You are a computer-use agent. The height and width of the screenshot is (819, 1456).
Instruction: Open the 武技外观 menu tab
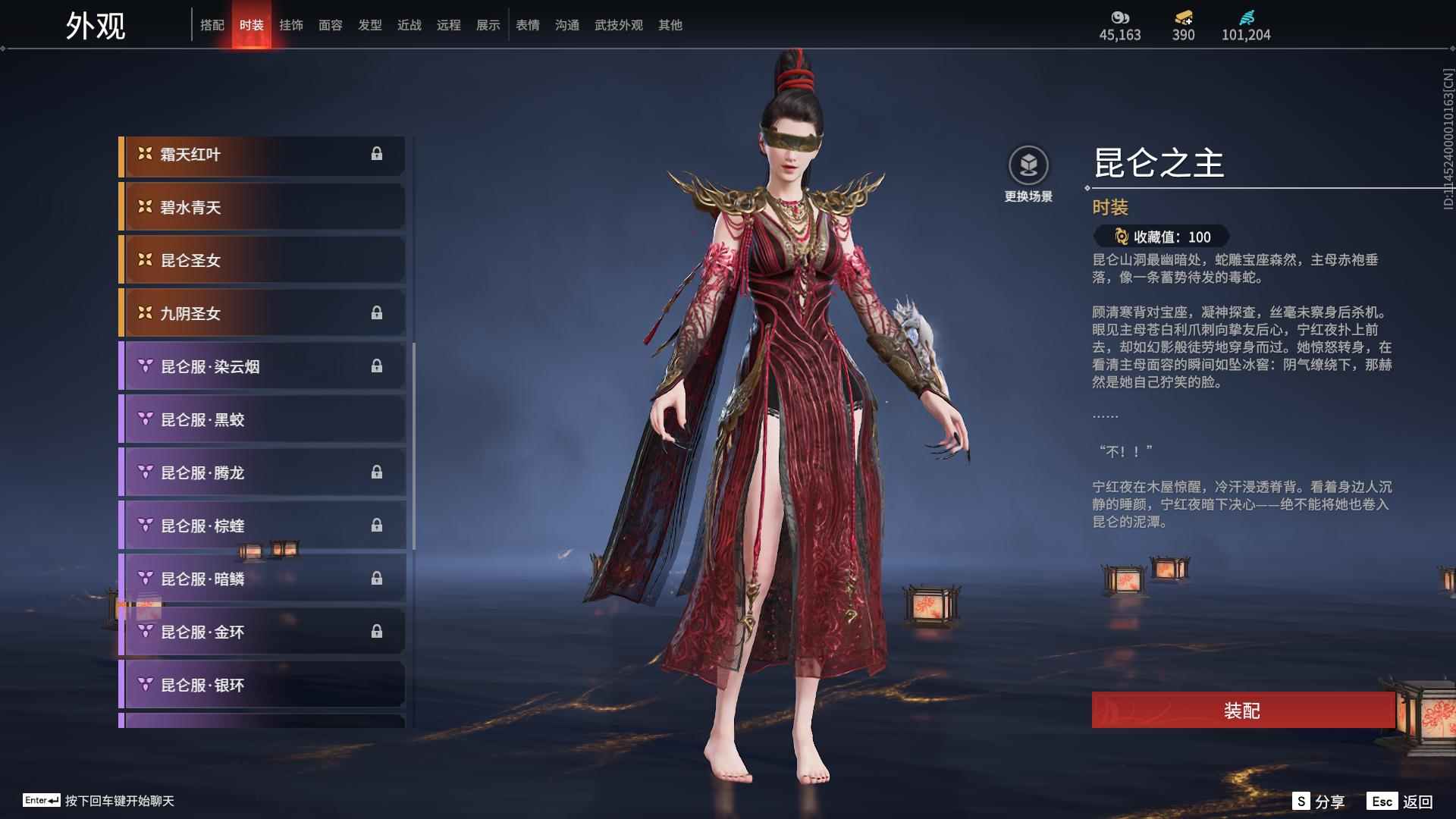pyautogui.click(x=617, y=25)
